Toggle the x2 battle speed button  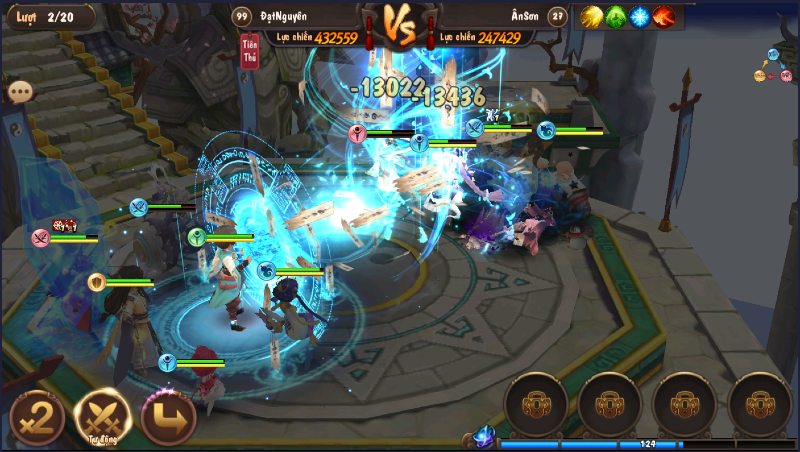[x=38, y=417]
